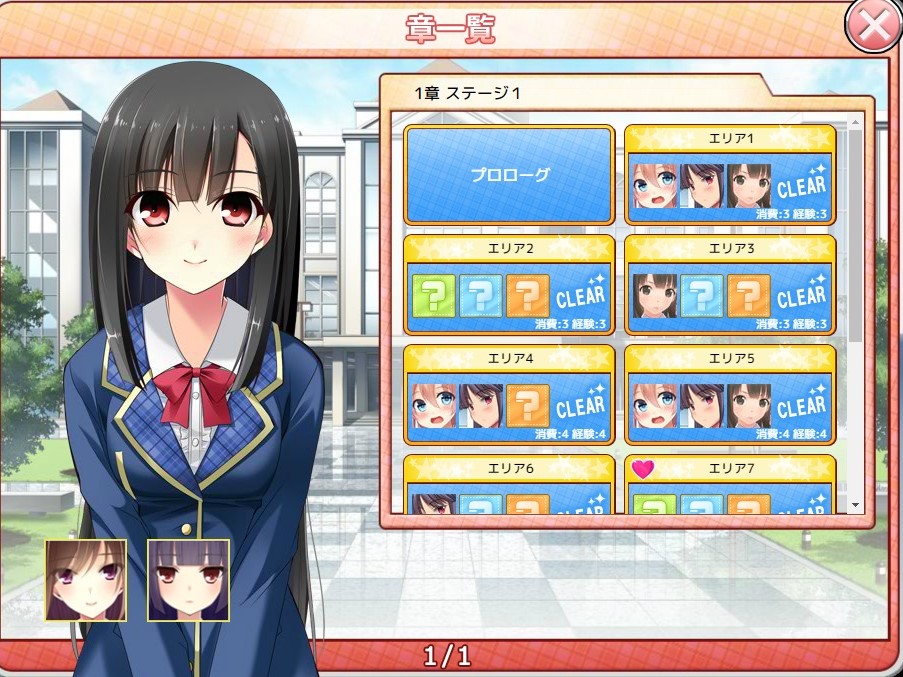The height and width of the screenshot is (677, 903).
Task: Choose the purple-haired girl portrait thumbnail
Action: pos(189,580)
